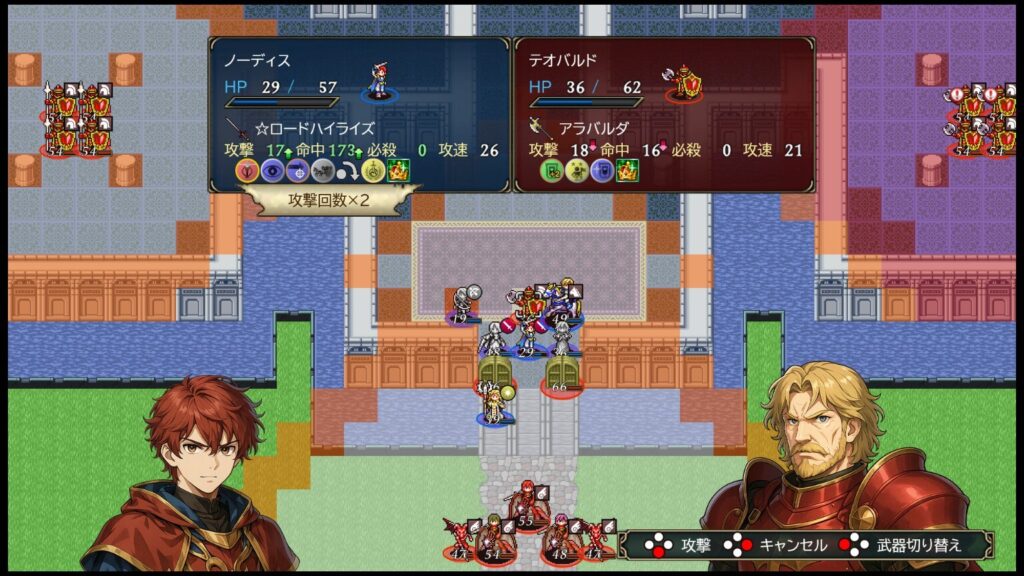
Task: Choose the crown icon in Nodis's panel
Action: coord(397,171)
